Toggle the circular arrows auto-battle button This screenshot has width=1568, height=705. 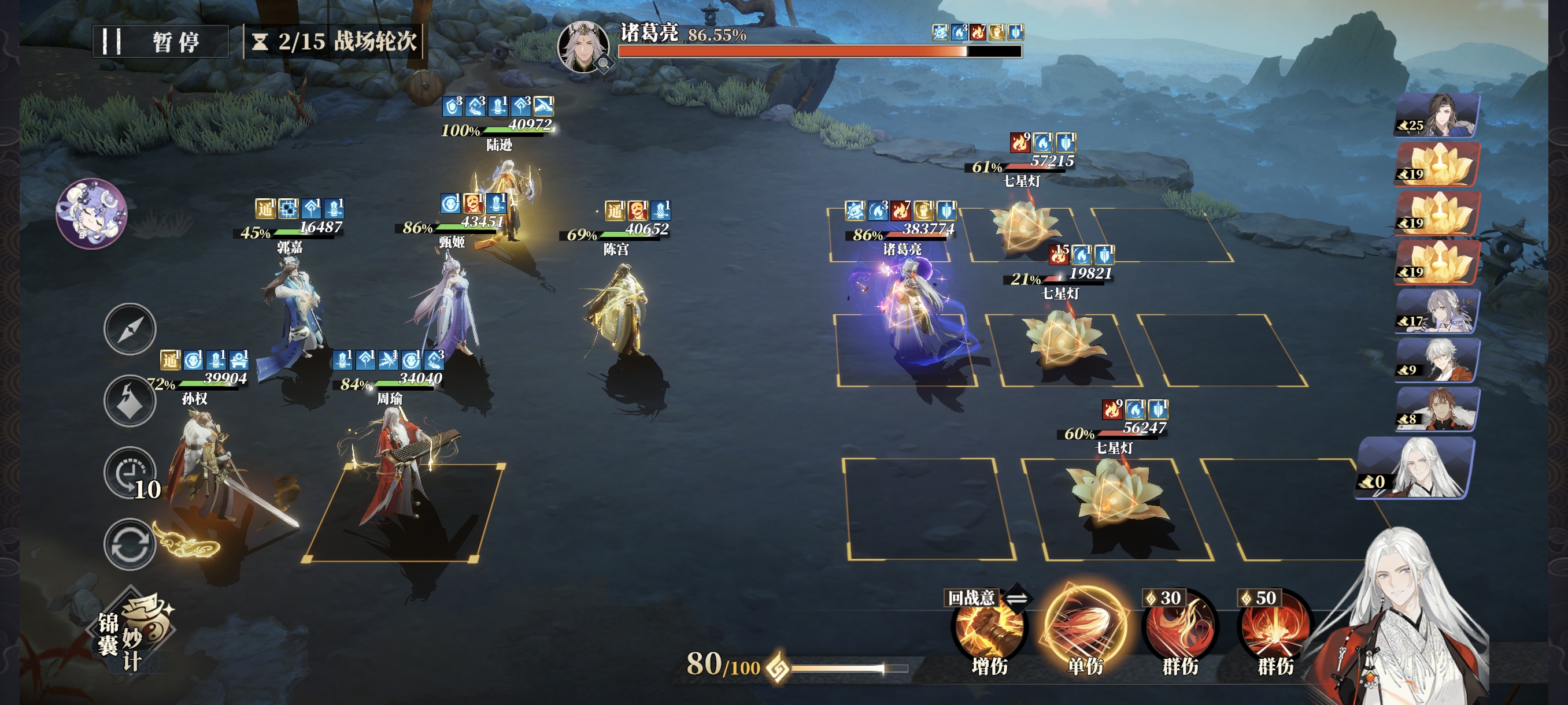[130, 544]
